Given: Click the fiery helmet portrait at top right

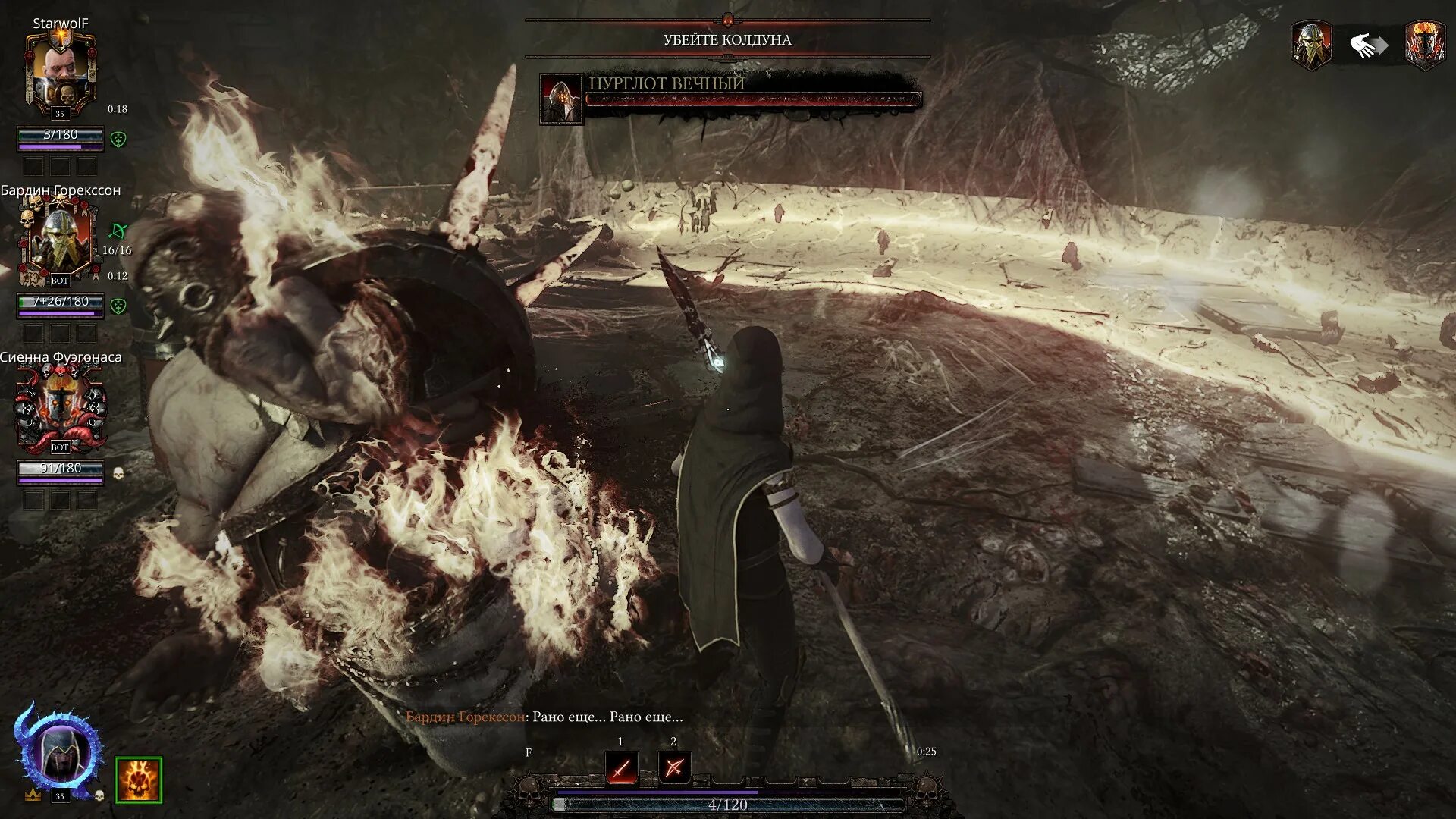Looking at the screenshot, I should 1424,45.
